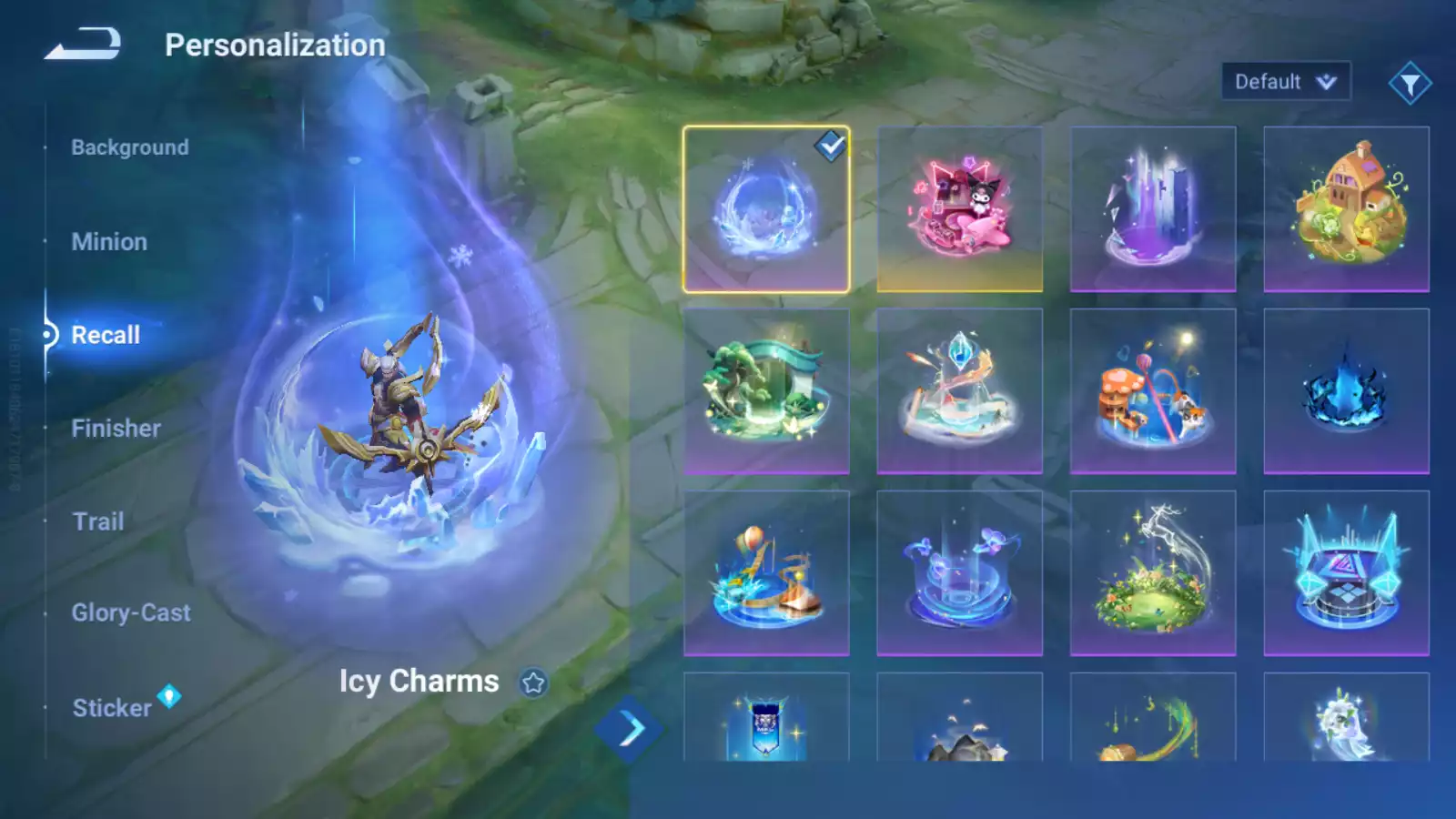Select the purple crystal pillar recall
Viewport: 1456px width, 819px height.
point(1153,209)
